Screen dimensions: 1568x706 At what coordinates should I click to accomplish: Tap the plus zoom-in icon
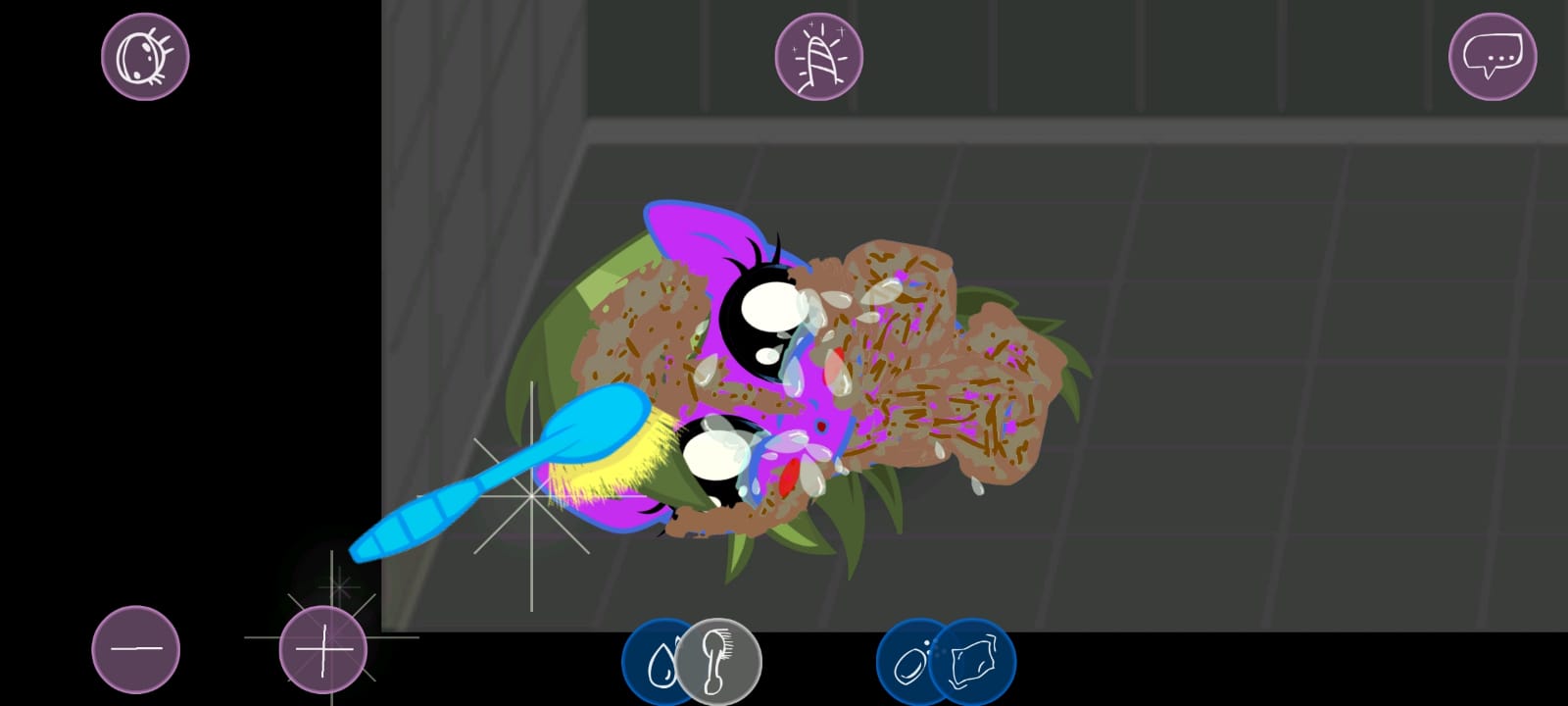[x=323, y=649]
